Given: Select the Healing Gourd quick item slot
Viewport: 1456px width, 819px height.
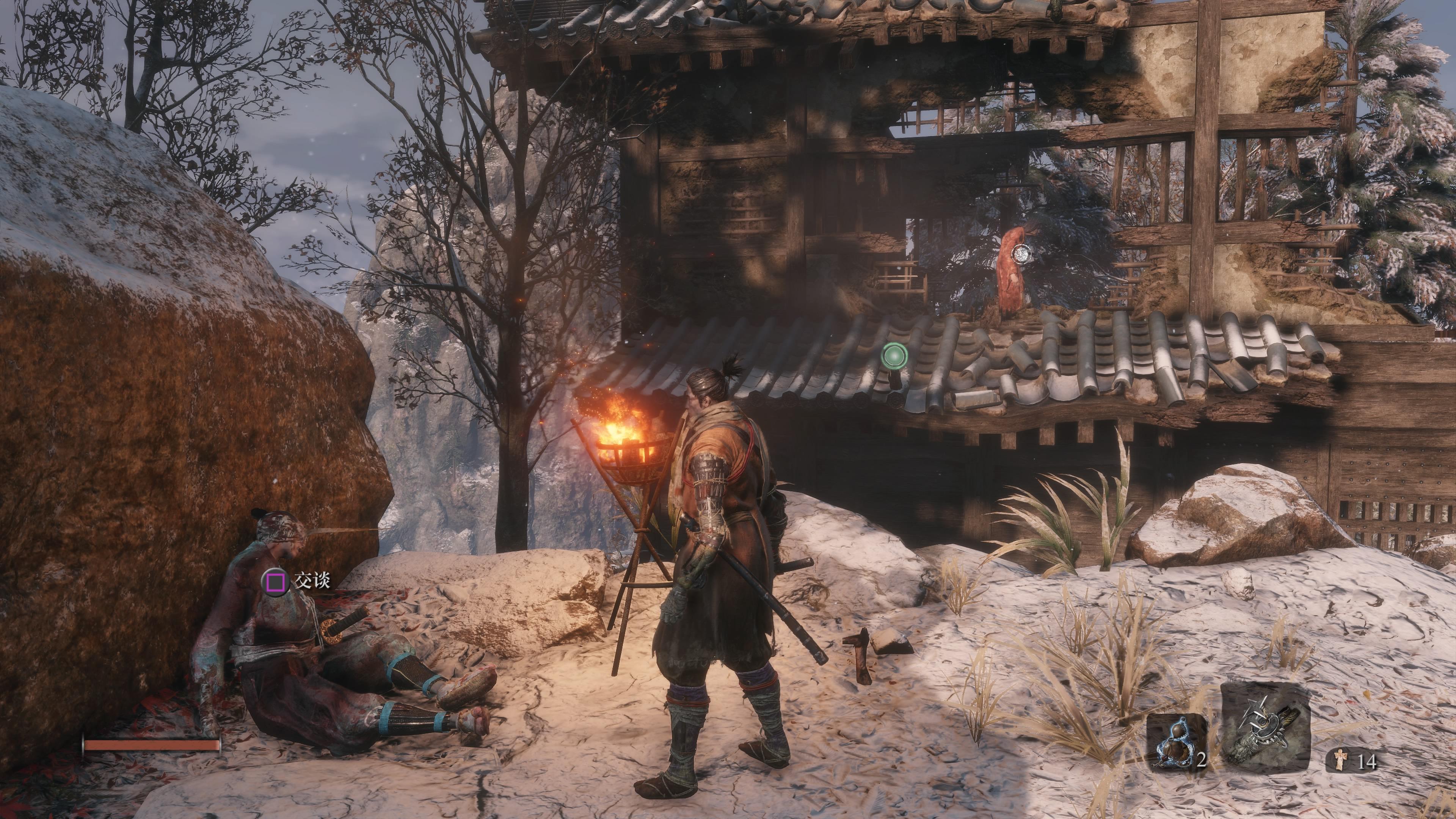Looking at the screenshot, I should pyautogui.click(x=1175, y=741).
